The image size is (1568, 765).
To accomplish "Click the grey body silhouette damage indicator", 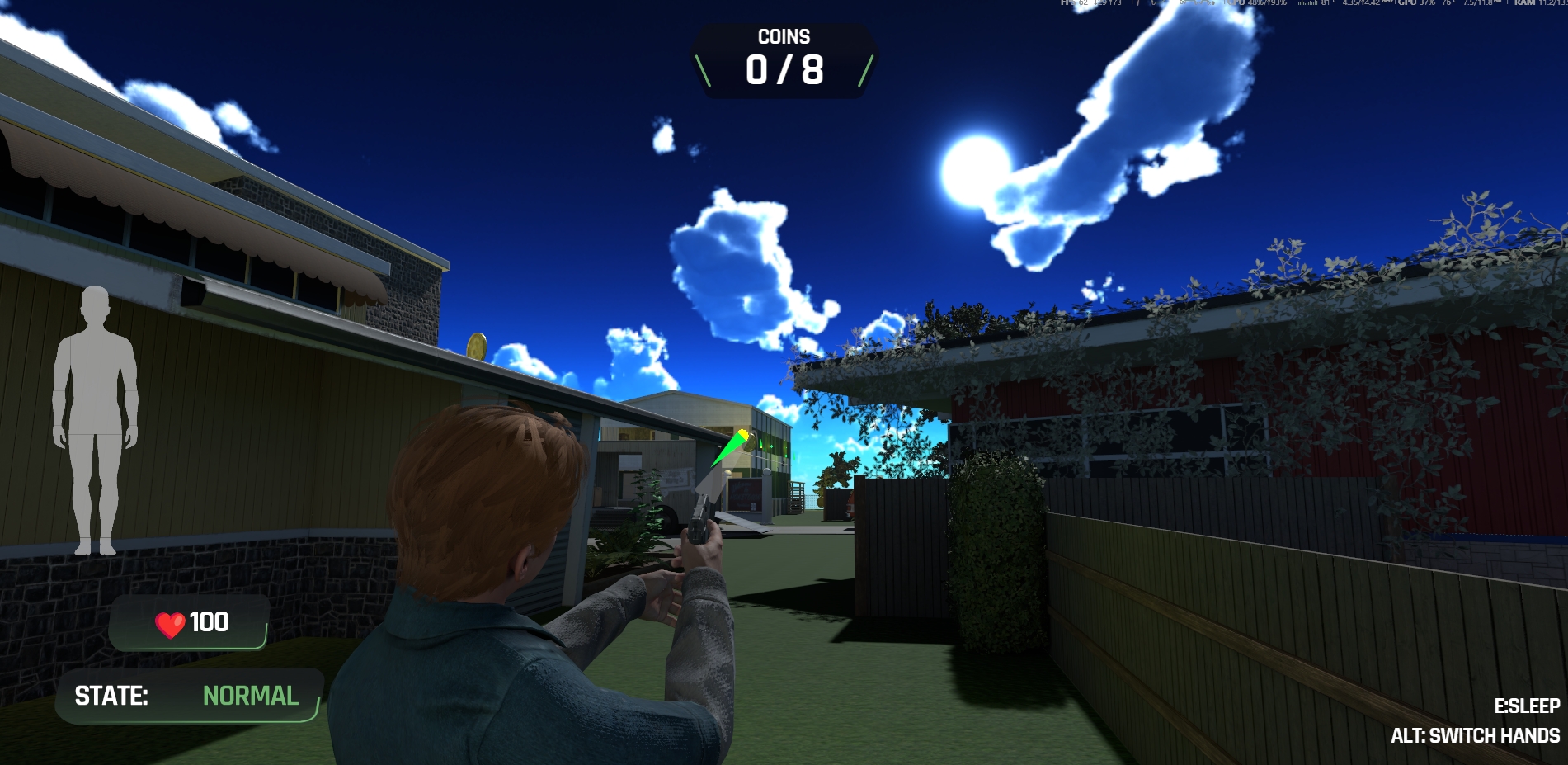I will [x=95, y=419].
